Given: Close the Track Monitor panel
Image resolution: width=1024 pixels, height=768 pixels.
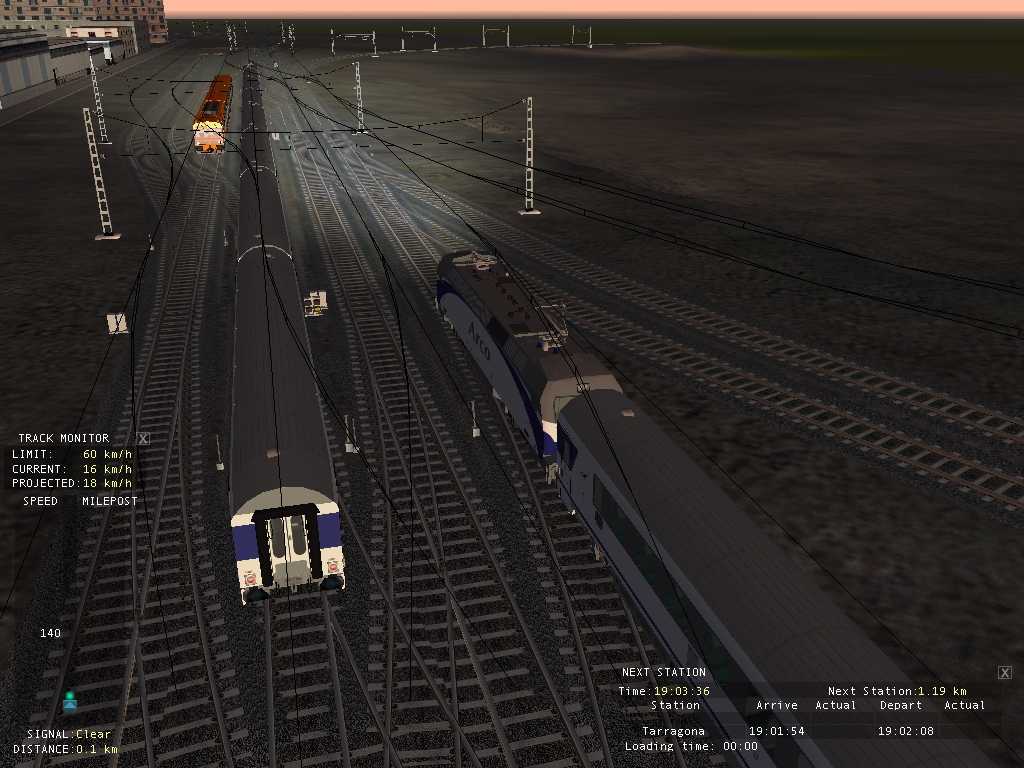Looking at the screenshot, I should coord(143,438).
